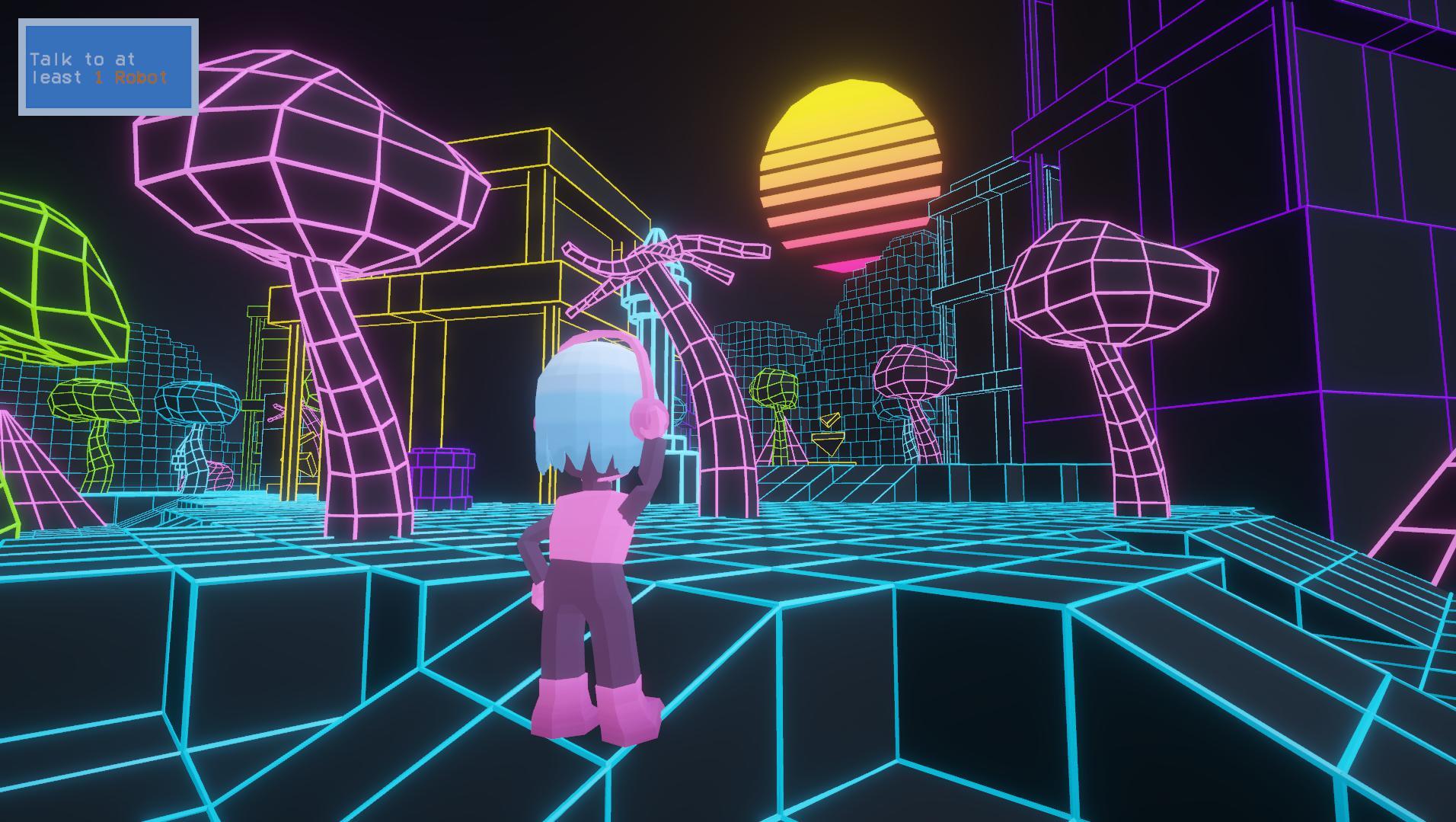The width and height of the screenshot is (1456, 822).
Task: Click the quest objective panel in the top-left
Action: click(x=109, y=66)
